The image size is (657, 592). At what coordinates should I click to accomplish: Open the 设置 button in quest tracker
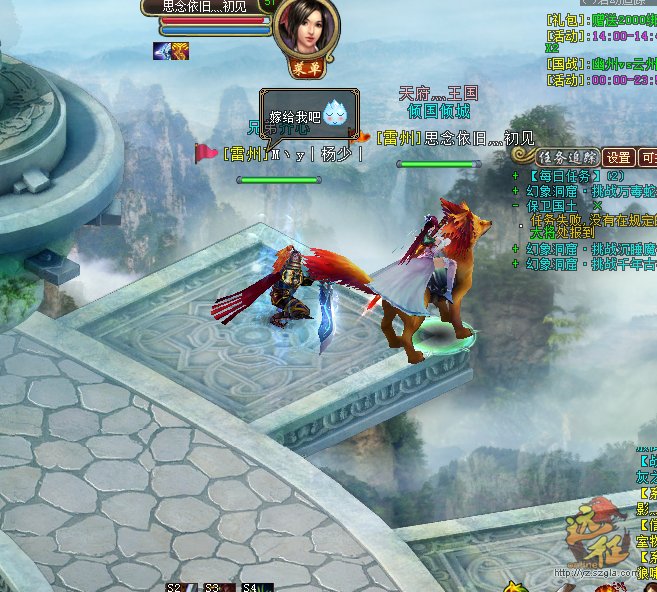pos(619,157)
